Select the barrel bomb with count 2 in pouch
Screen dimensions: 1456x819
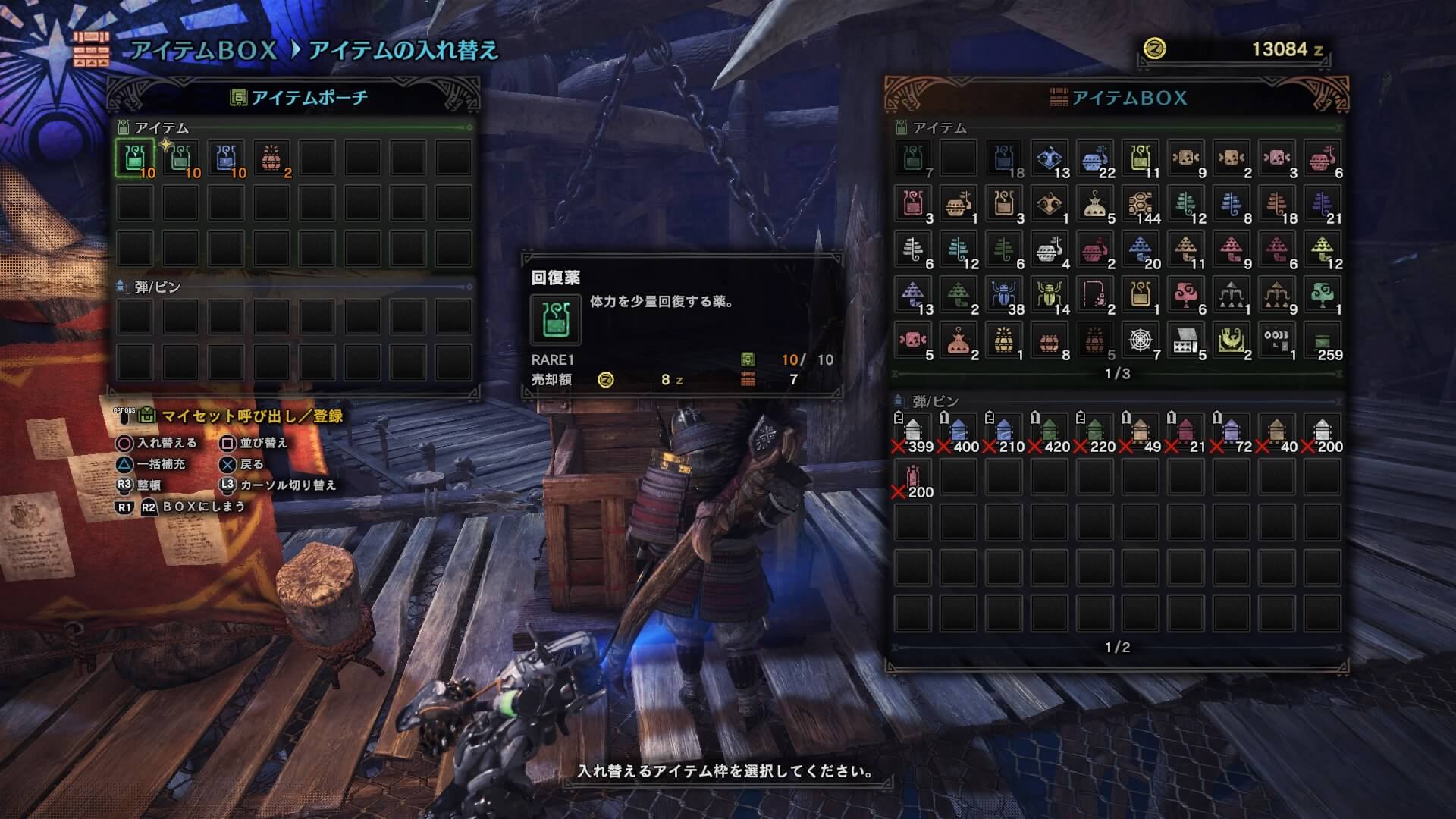271,158
